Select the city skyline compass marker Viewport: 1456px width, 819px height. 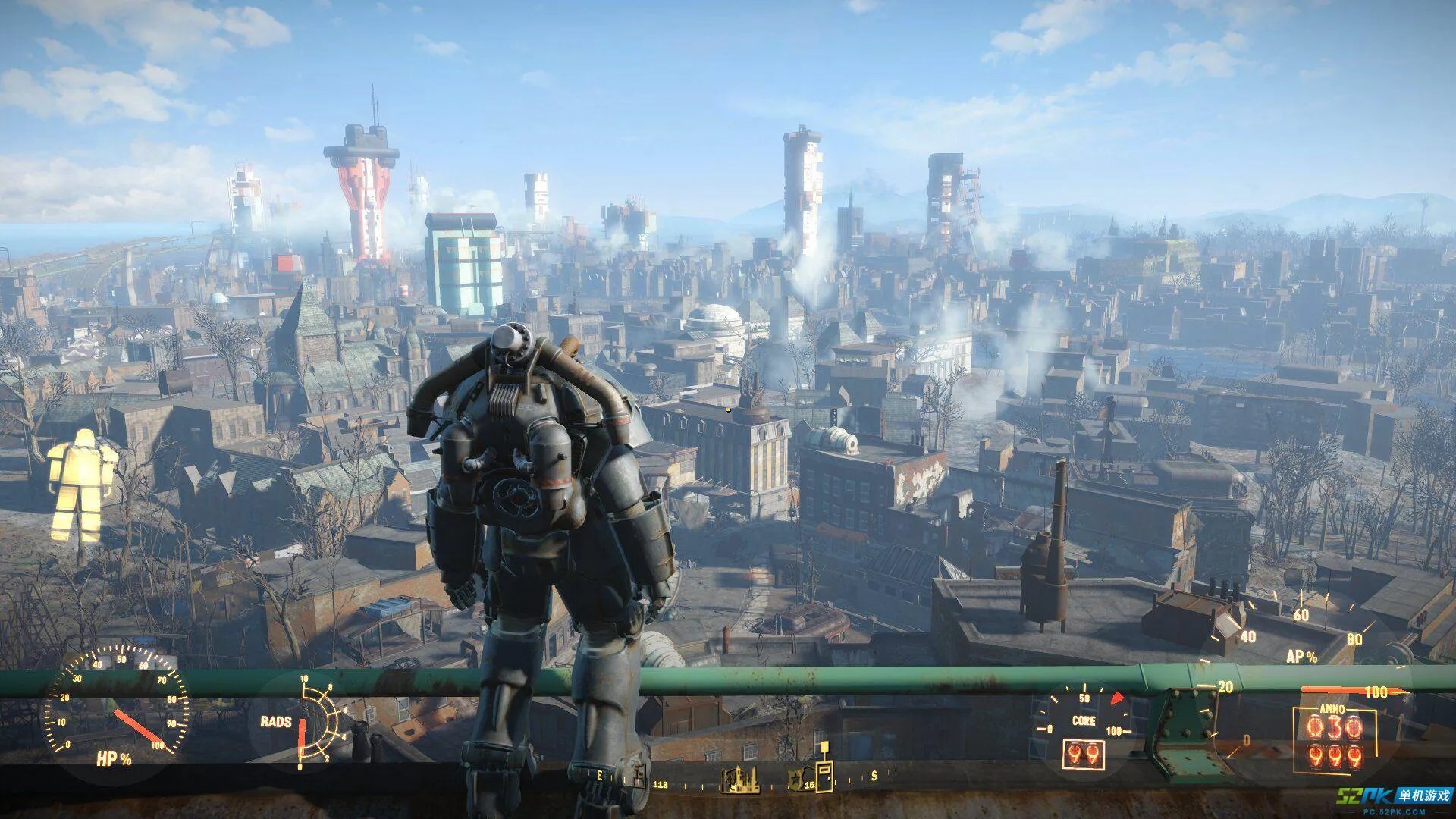(739, 780)
